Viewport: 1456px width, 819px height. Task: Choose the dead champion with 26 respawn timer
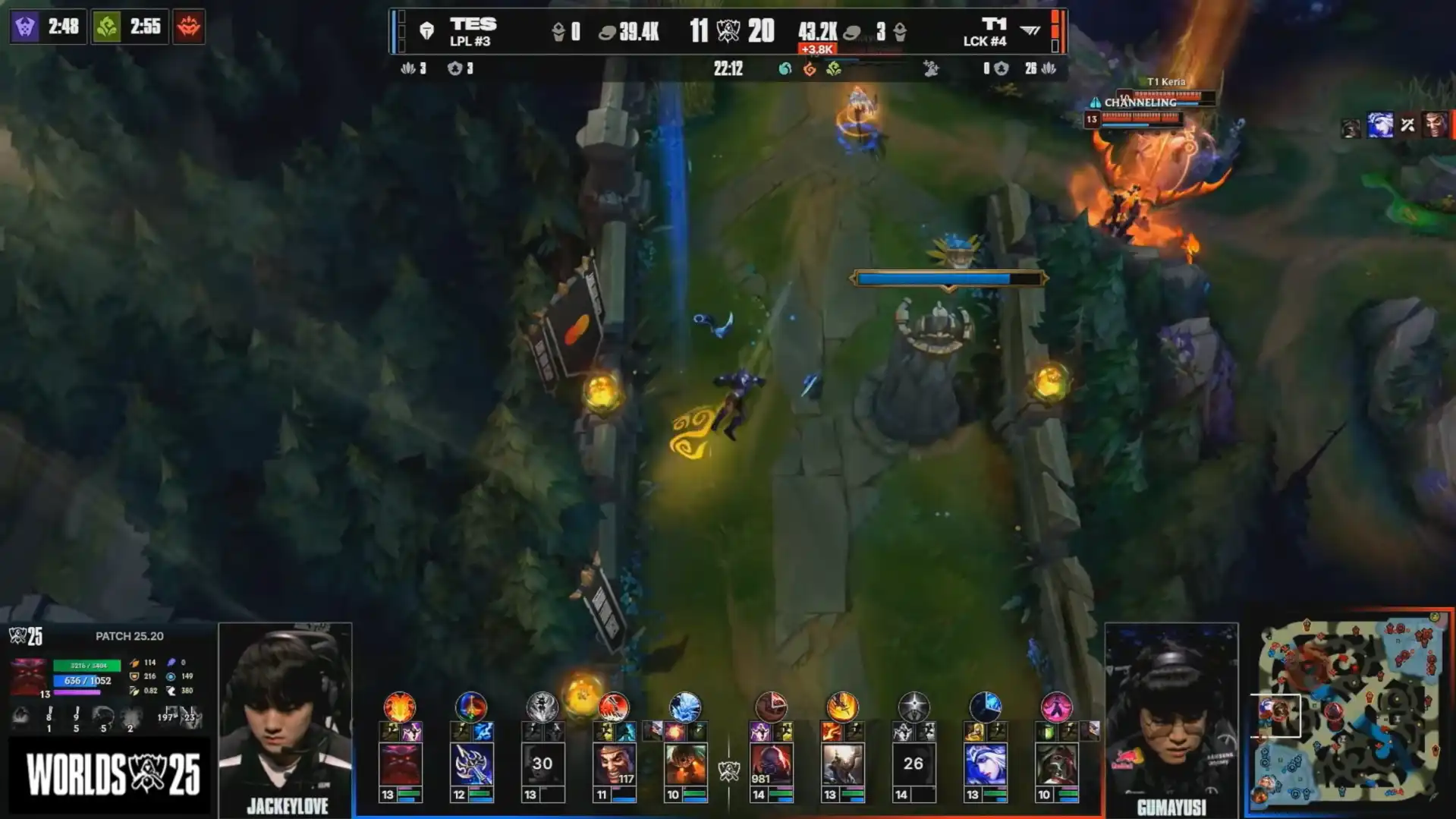coord(914,764)
